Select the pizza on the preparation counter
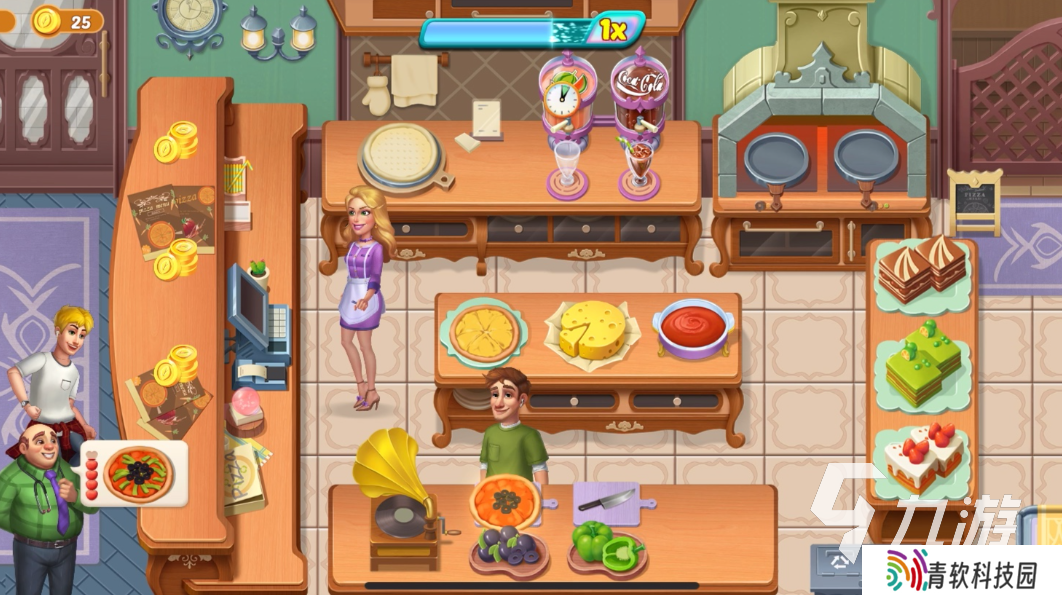Image resolution: width=1062 pixels, height=595 pixels. pyautogui.click(x=505, y=499)
